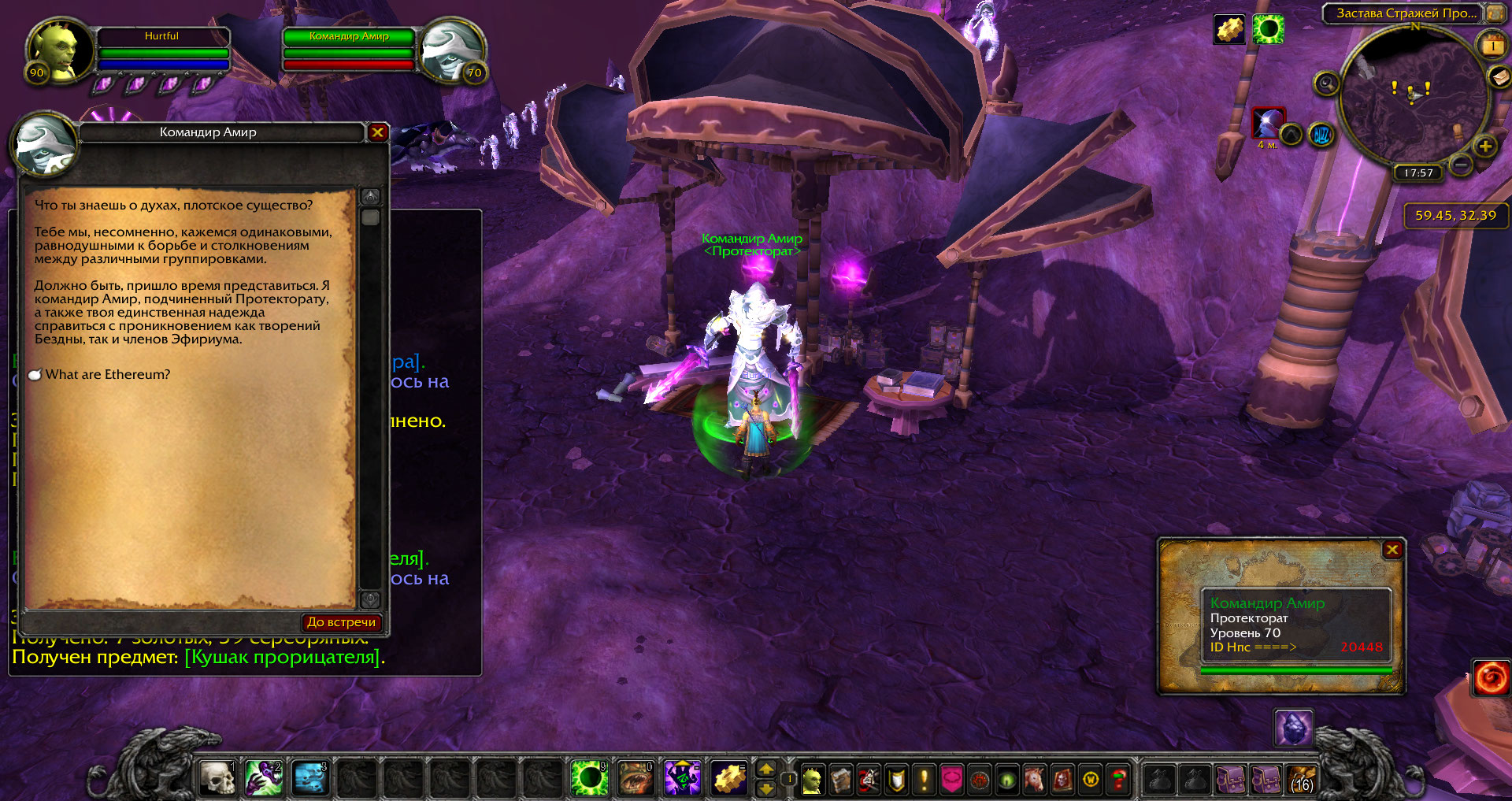Viewport: 1512px width, 801px height.
Task: Open the backpack showing 16 free slots
Action: point(1302,780)
